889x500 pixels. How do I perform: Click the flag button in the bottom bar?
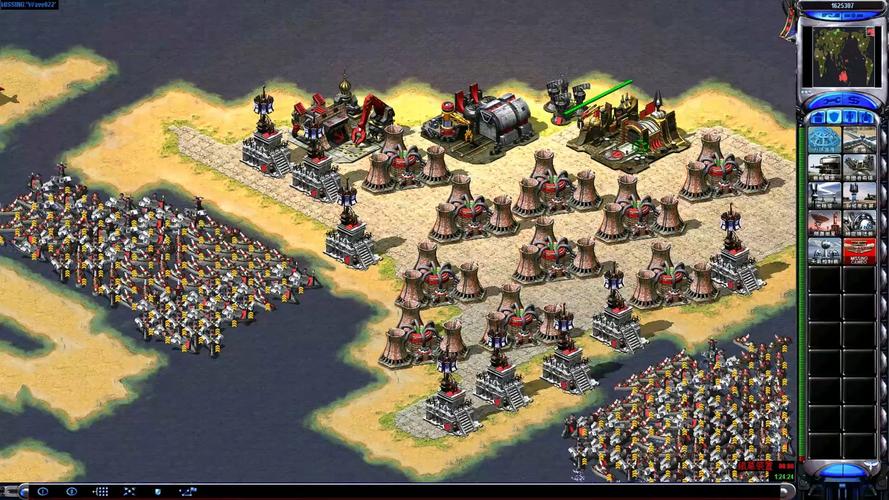pyautogui.click(x=187, y=492)
